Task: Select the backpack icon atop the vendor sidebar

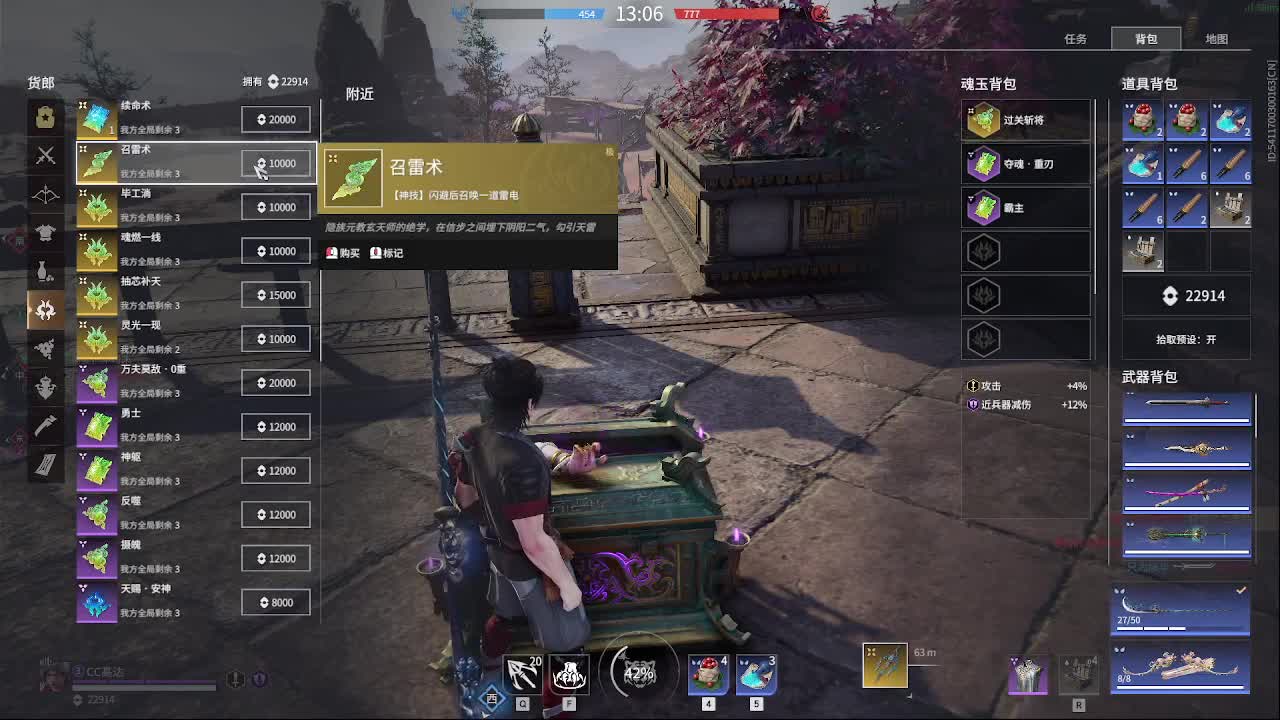Action: (45, 117)
